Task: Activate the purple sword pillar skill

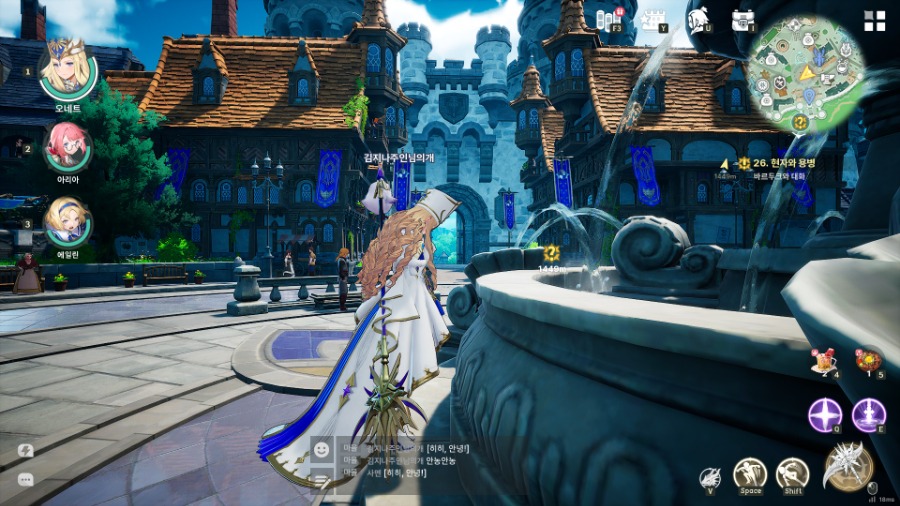Action: 868,414
